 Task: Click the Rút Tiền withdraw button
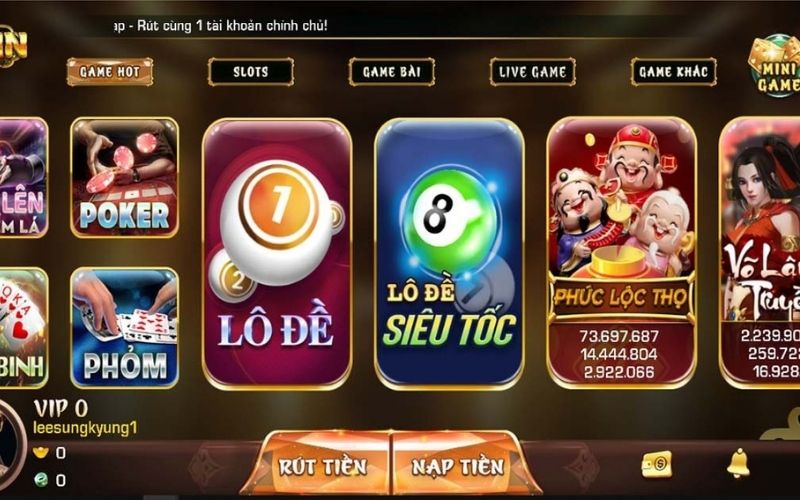[x=322, y=466]
